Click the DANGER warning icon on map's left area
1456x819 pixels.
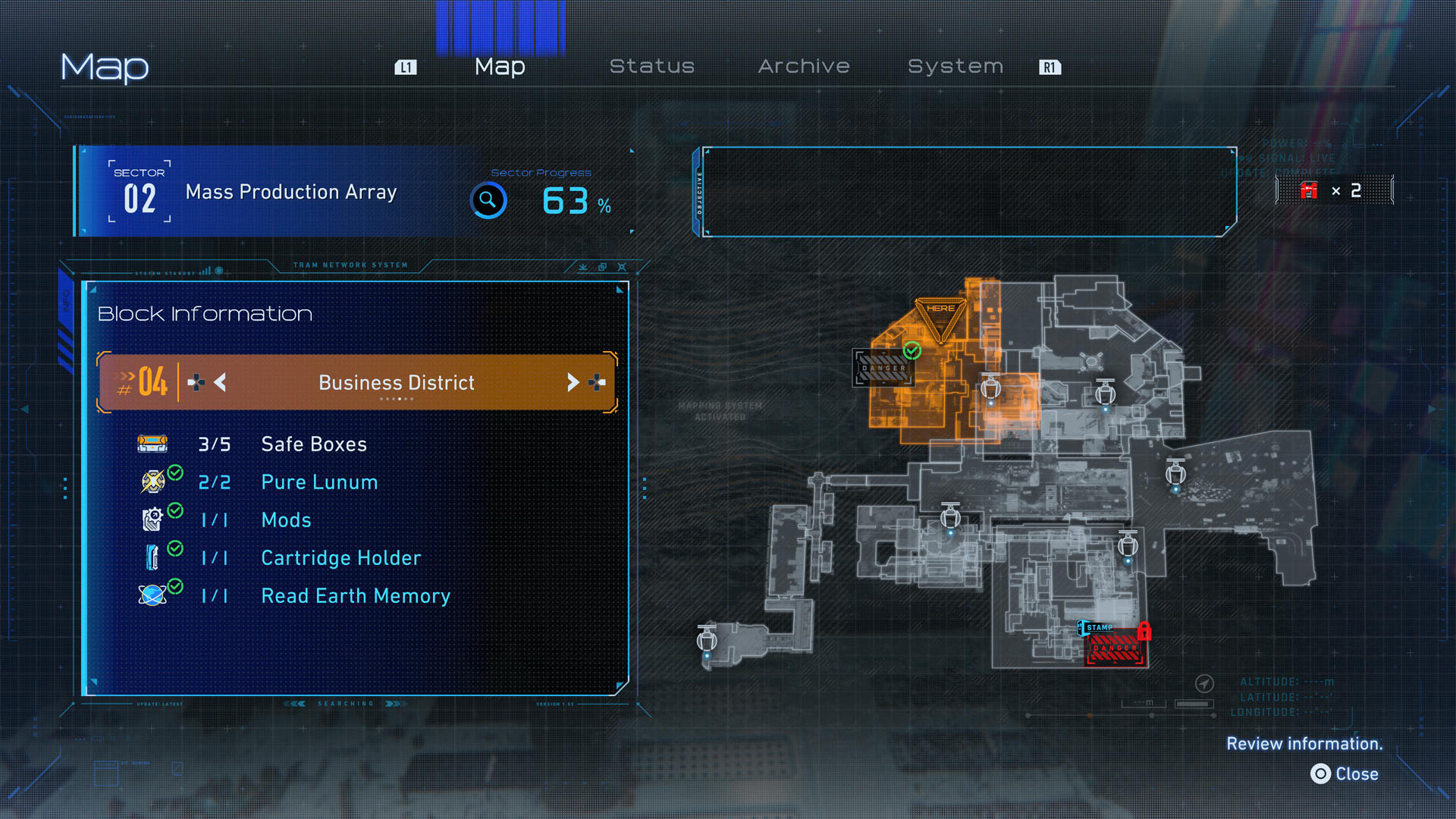(x=883, y=366)
